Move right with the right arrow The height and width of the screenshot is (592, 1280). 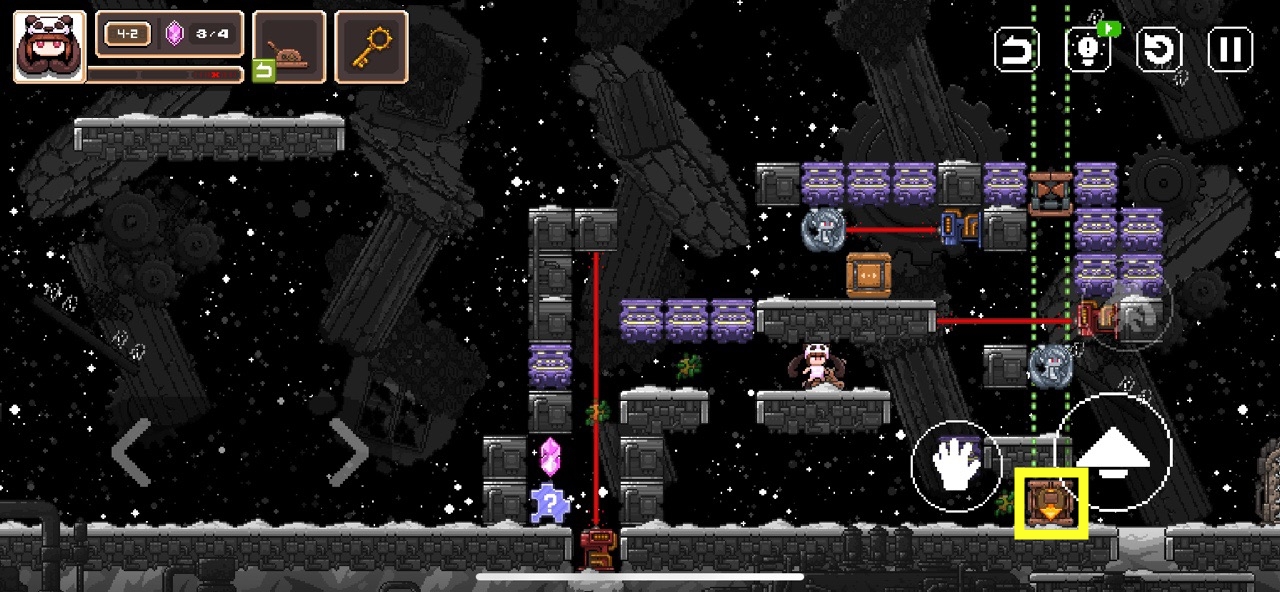tap(347, 452)
